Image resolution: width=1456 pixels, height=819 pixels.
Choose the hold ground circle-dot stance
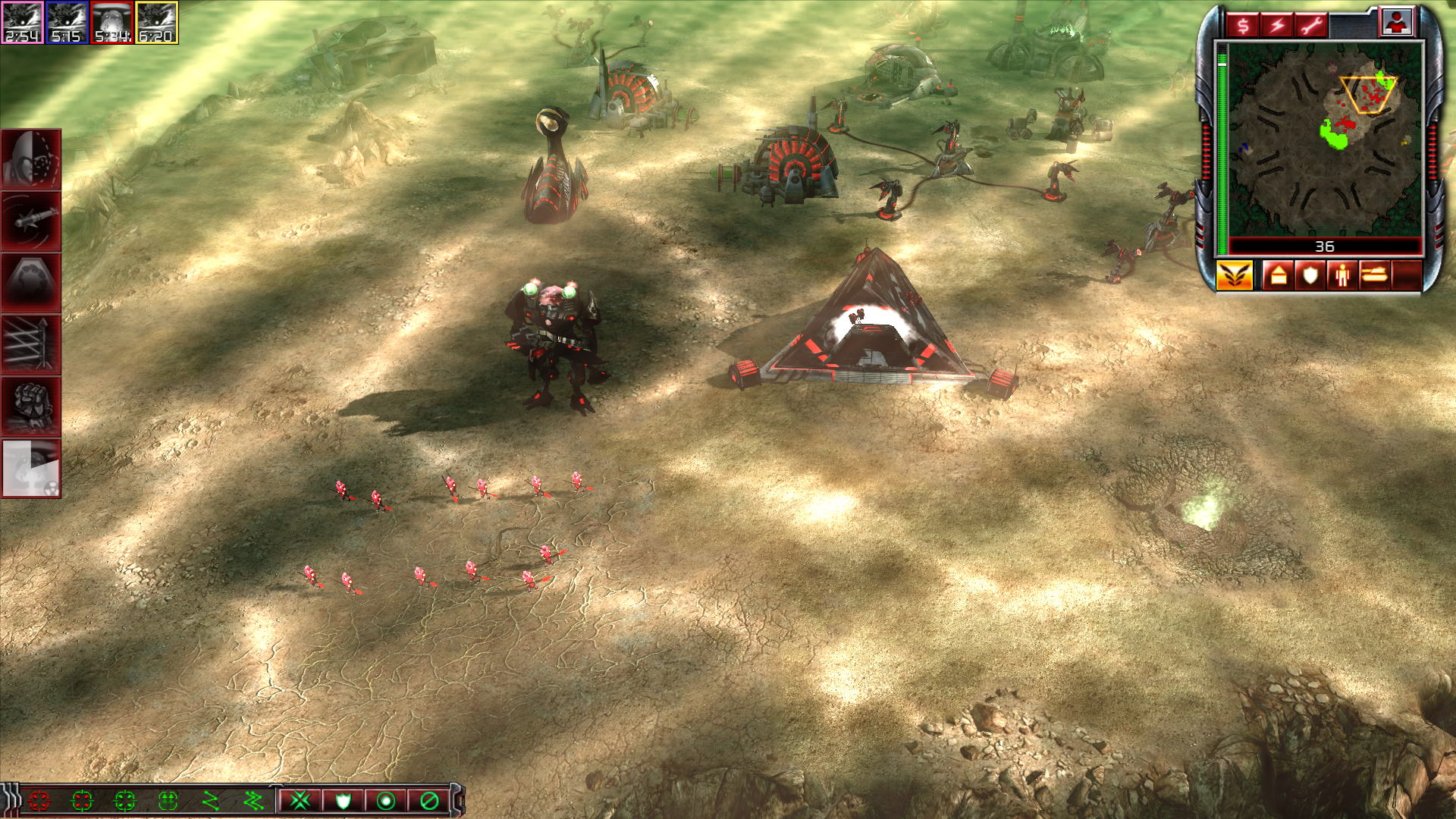point(386,801)
